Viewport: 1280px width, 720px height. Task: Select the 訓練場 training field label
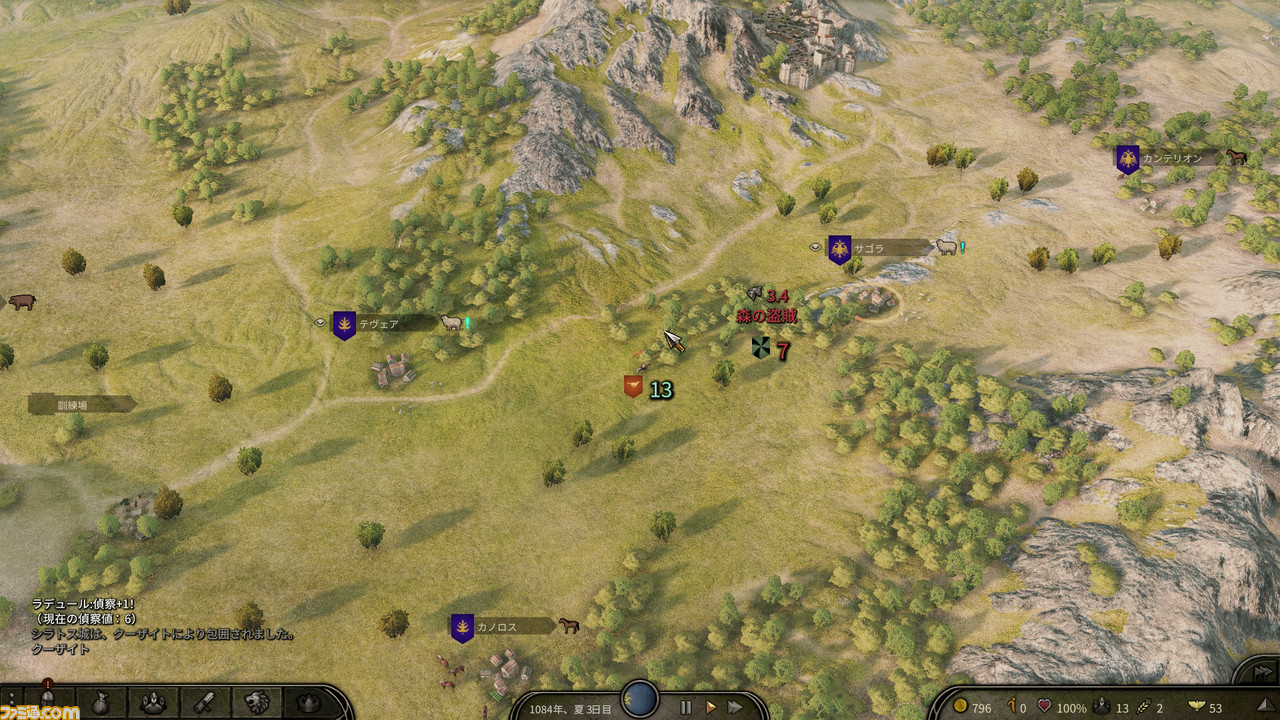[80, 404]
